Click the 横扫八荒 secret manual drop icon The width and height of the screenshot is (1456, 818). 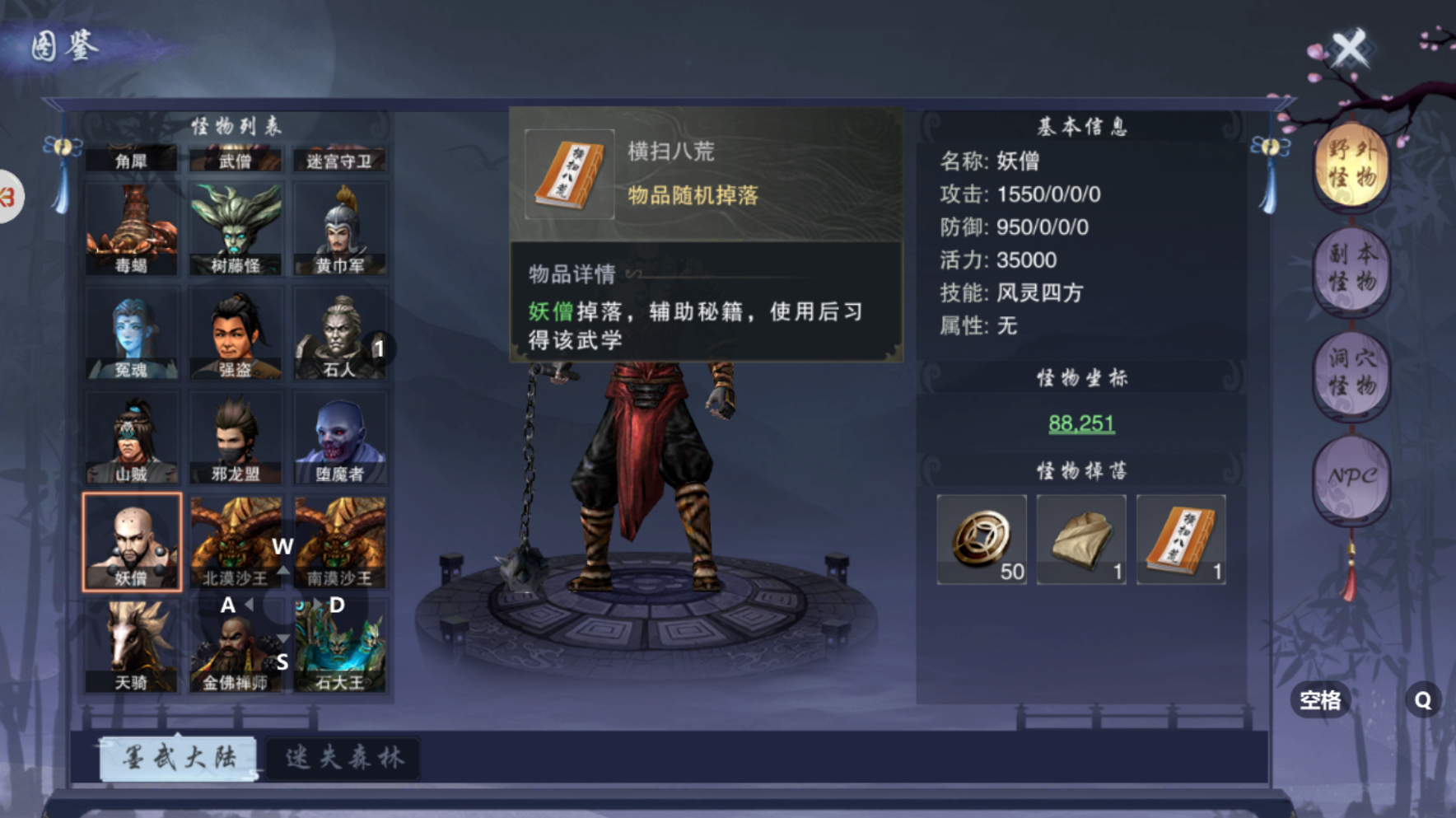coord(1181,538)
